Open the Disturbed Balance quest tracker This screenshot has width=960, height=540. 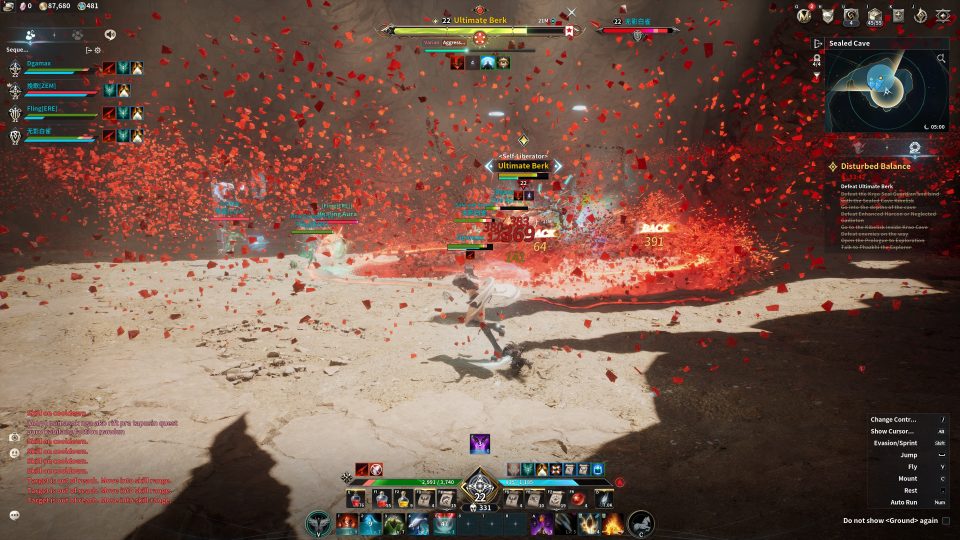click(875, 166)
